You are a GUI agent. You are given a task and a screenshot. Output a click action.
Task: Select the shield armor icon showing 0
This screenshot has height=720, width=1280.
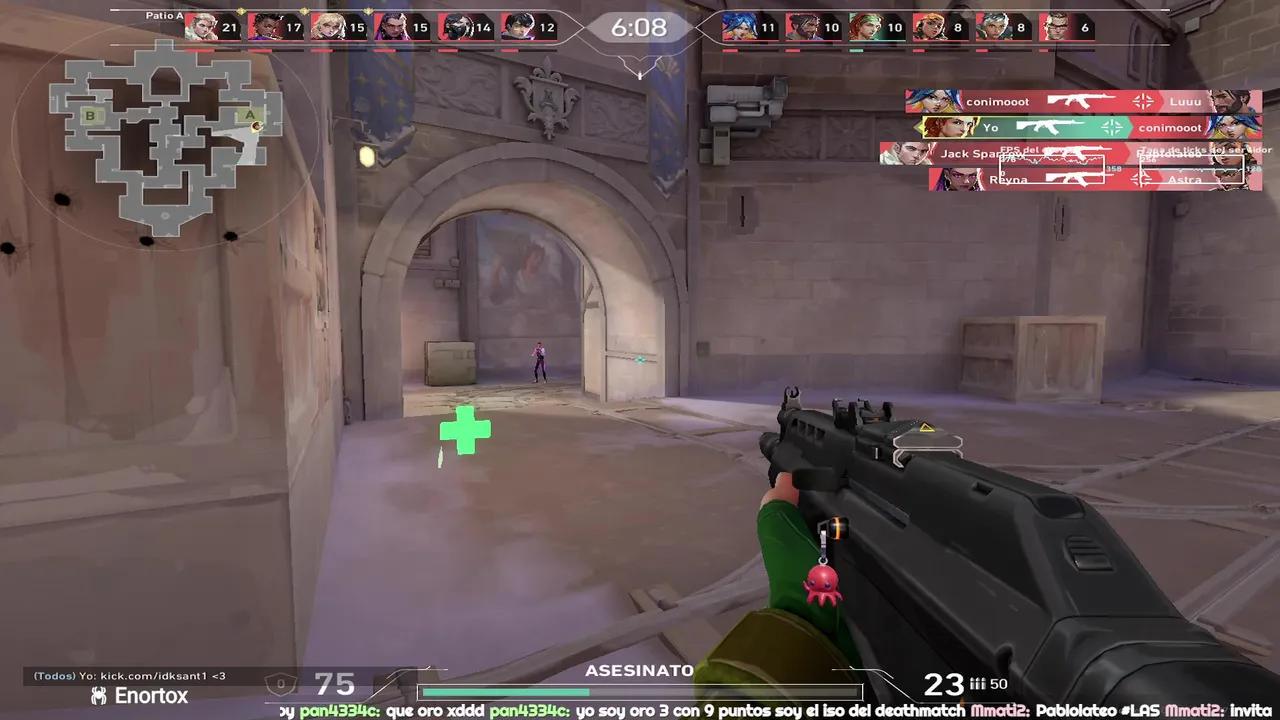(x=281, y=684)
